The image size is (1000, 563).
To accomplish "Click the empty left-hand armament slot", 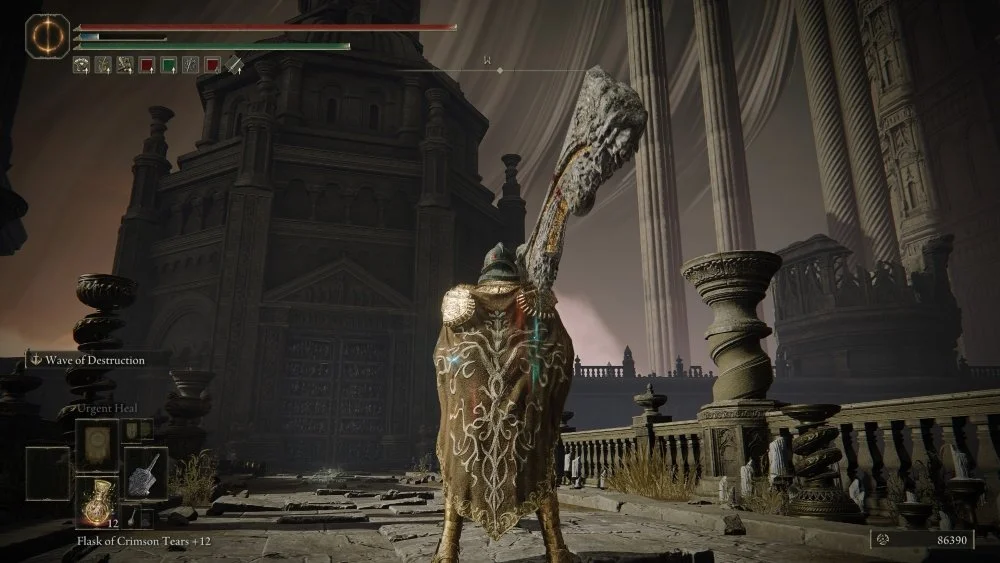I will click(47, 472).
